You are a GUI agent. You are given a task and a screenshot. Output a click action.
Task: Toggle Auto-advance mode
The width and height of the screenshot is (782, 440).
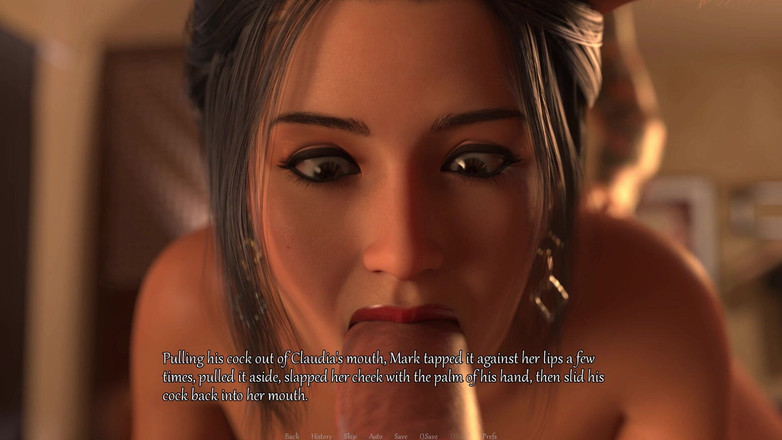(375, 436)
